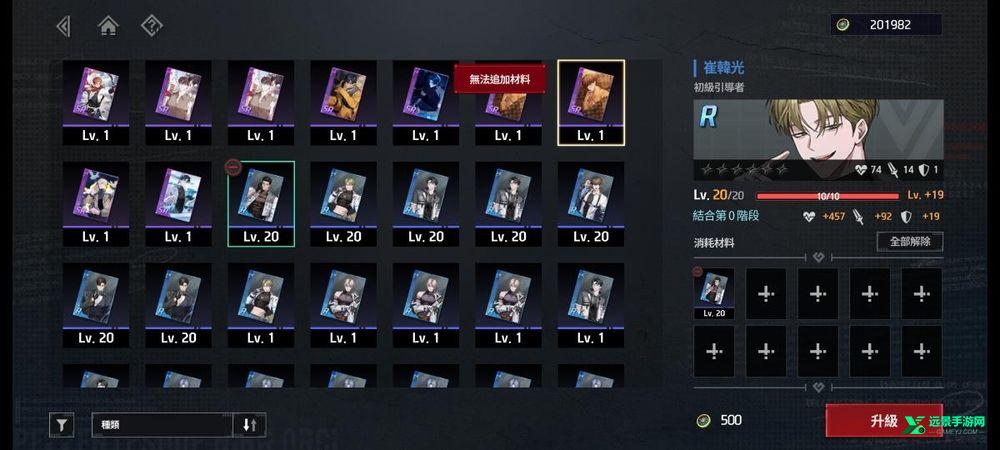Open the 種類 sort dropdown

point(164,425)
